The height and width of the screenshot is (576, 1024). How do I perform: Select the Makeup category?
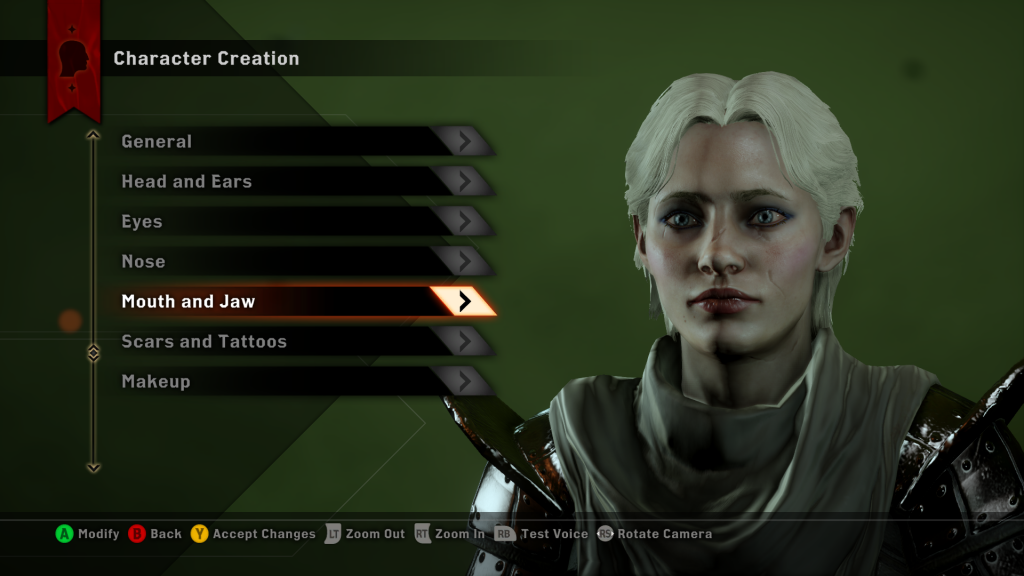point(300,381)
